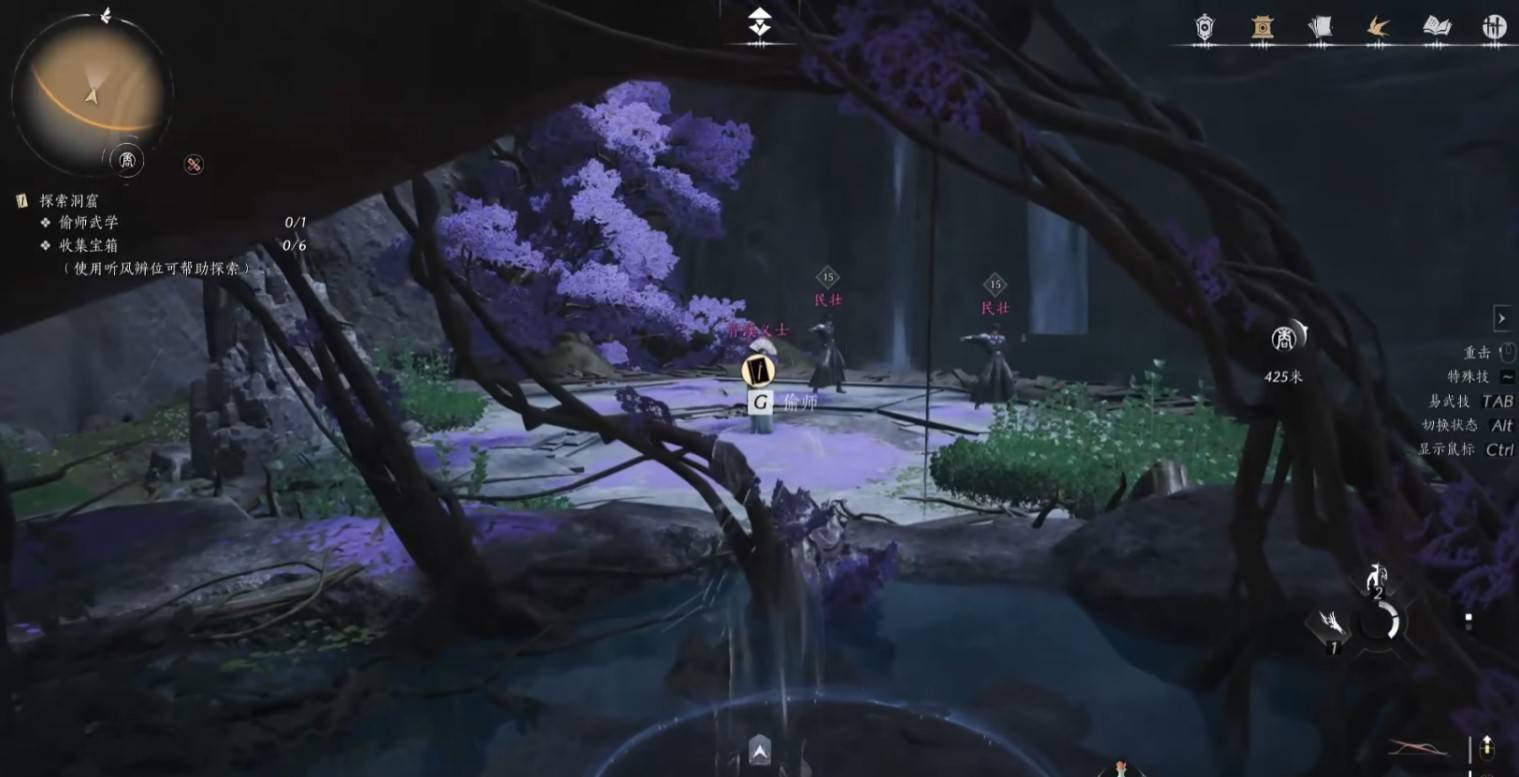
Task: Select the pavilion shrine icon at top right
Action: (x=1262, y=27)
